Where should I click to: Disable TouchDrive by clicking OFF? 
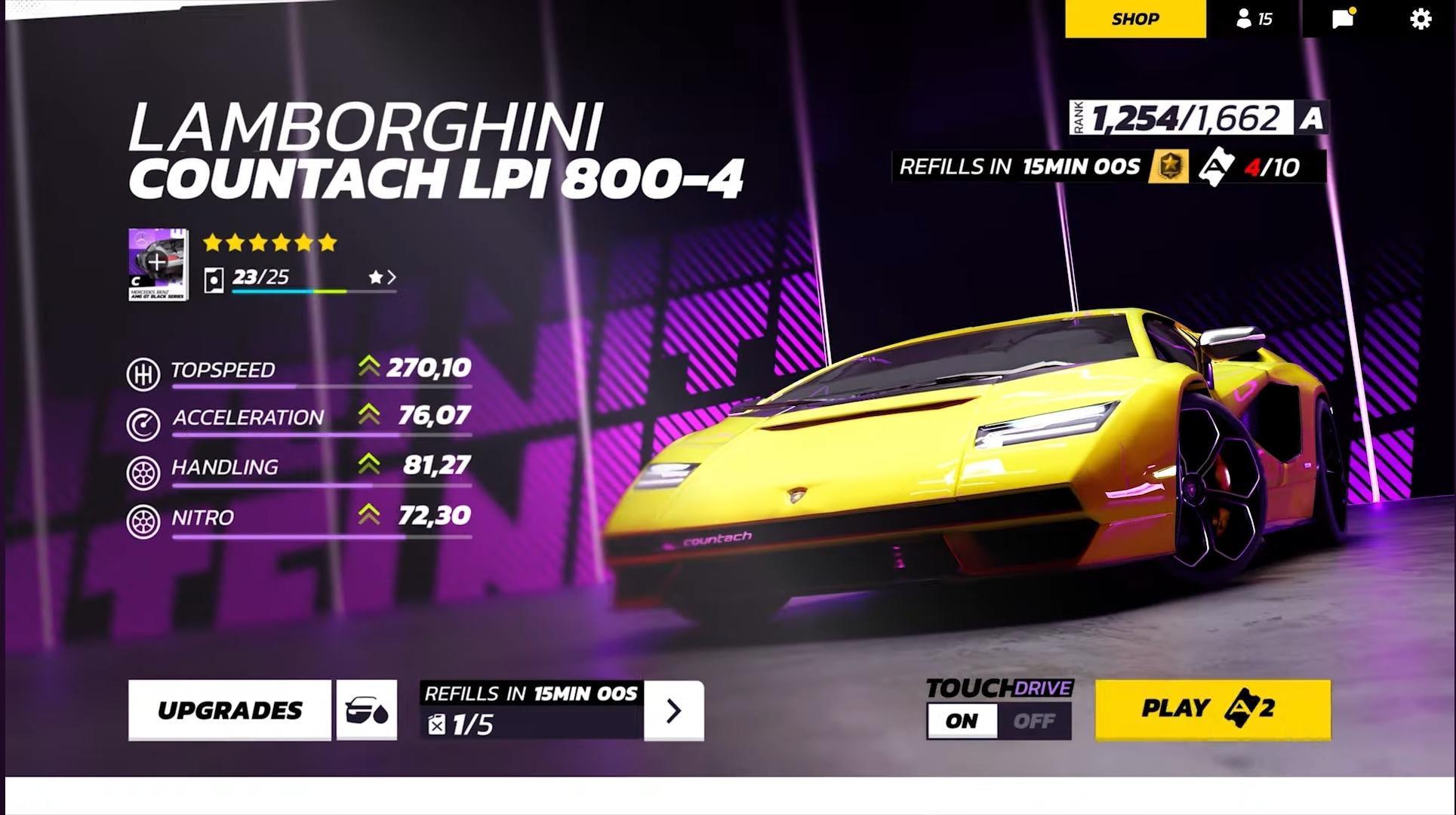click(1035, 721)
